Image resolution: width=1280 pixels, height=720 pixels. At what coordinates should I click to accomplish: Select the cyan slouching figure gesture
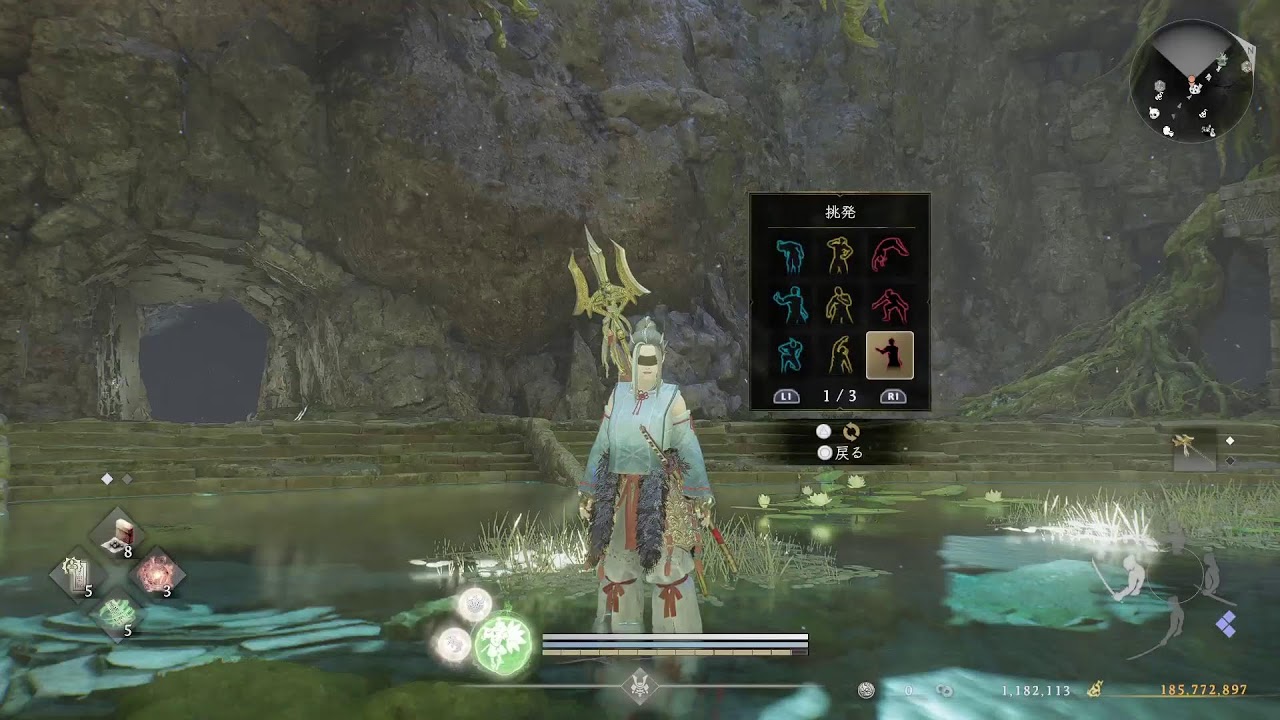pyautogui.click(x=790, y=255)
